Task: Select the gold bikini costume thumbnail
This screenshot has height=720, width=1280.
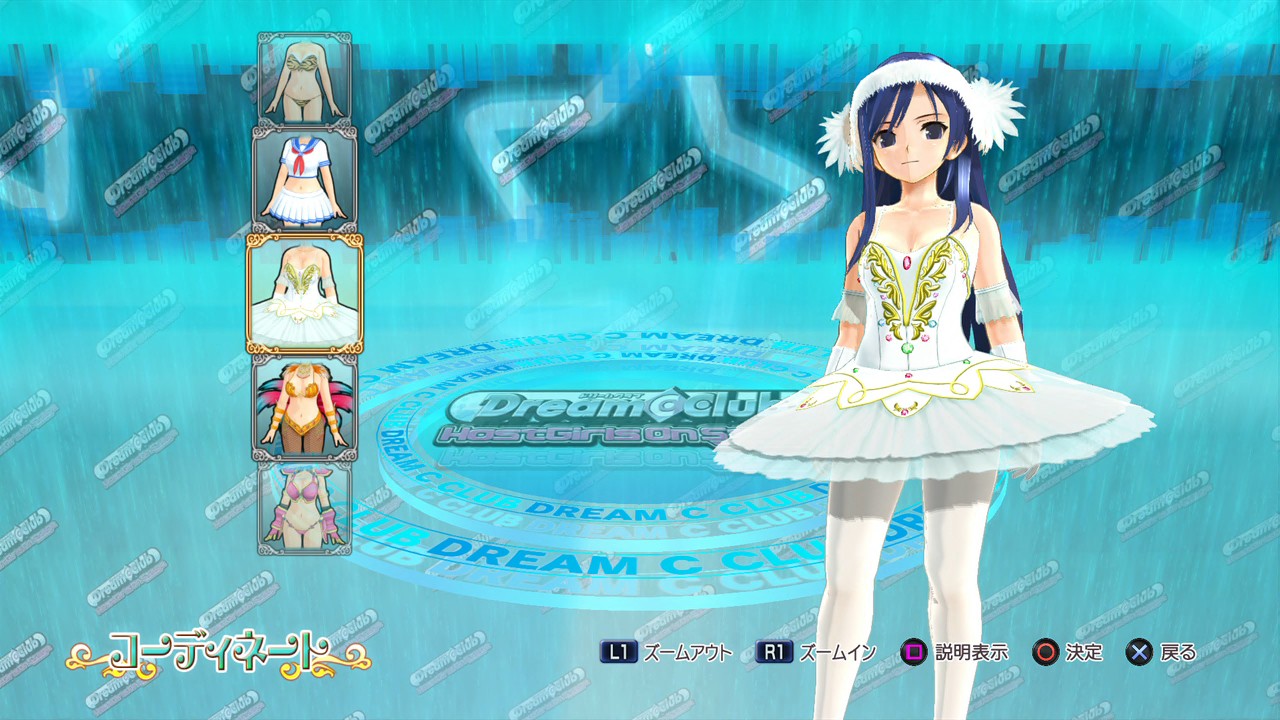Action: (x=304, y=79)
